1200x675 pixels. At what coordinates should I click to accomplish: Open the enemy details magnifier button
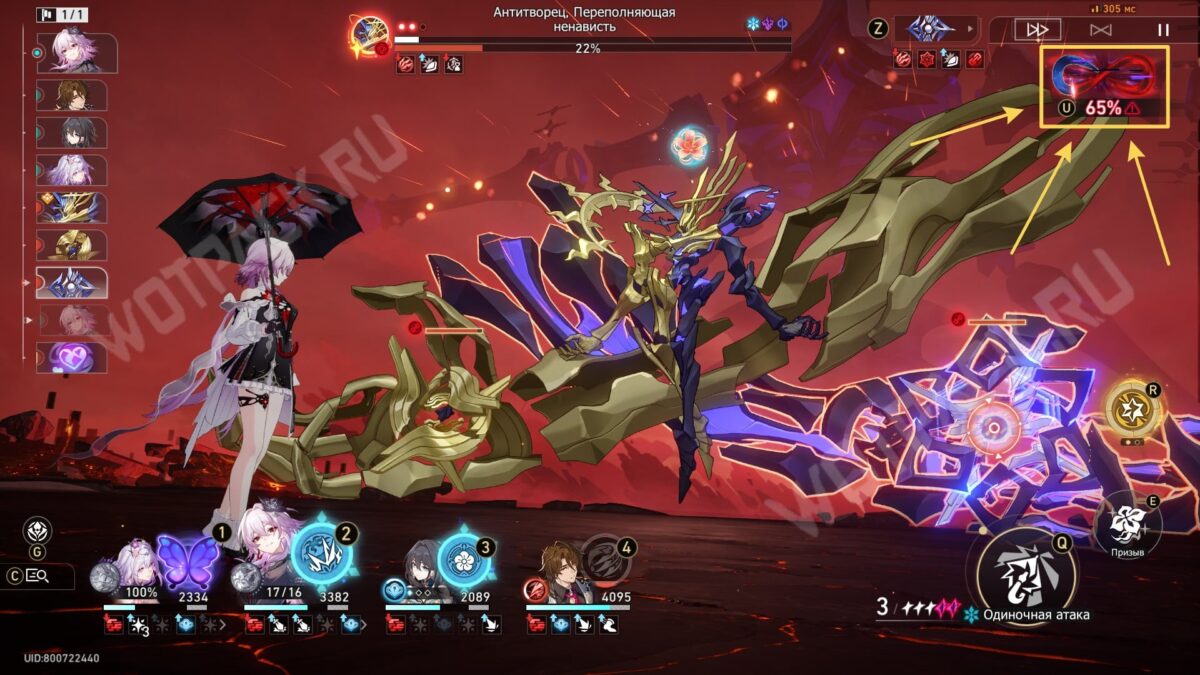click(38, 576)
